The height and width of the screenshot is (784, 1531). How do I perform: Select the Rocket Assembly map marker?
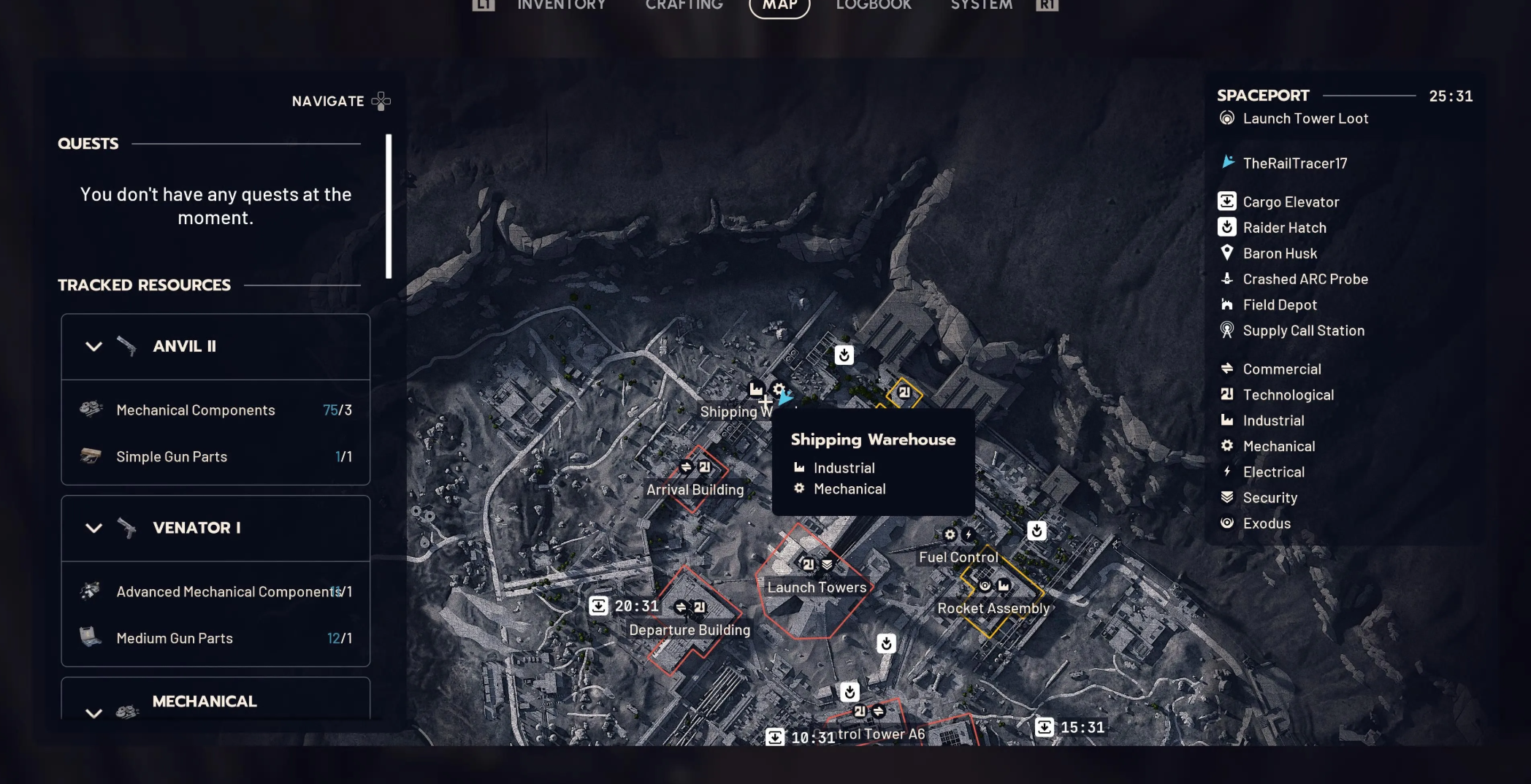[x=993, y=608]
